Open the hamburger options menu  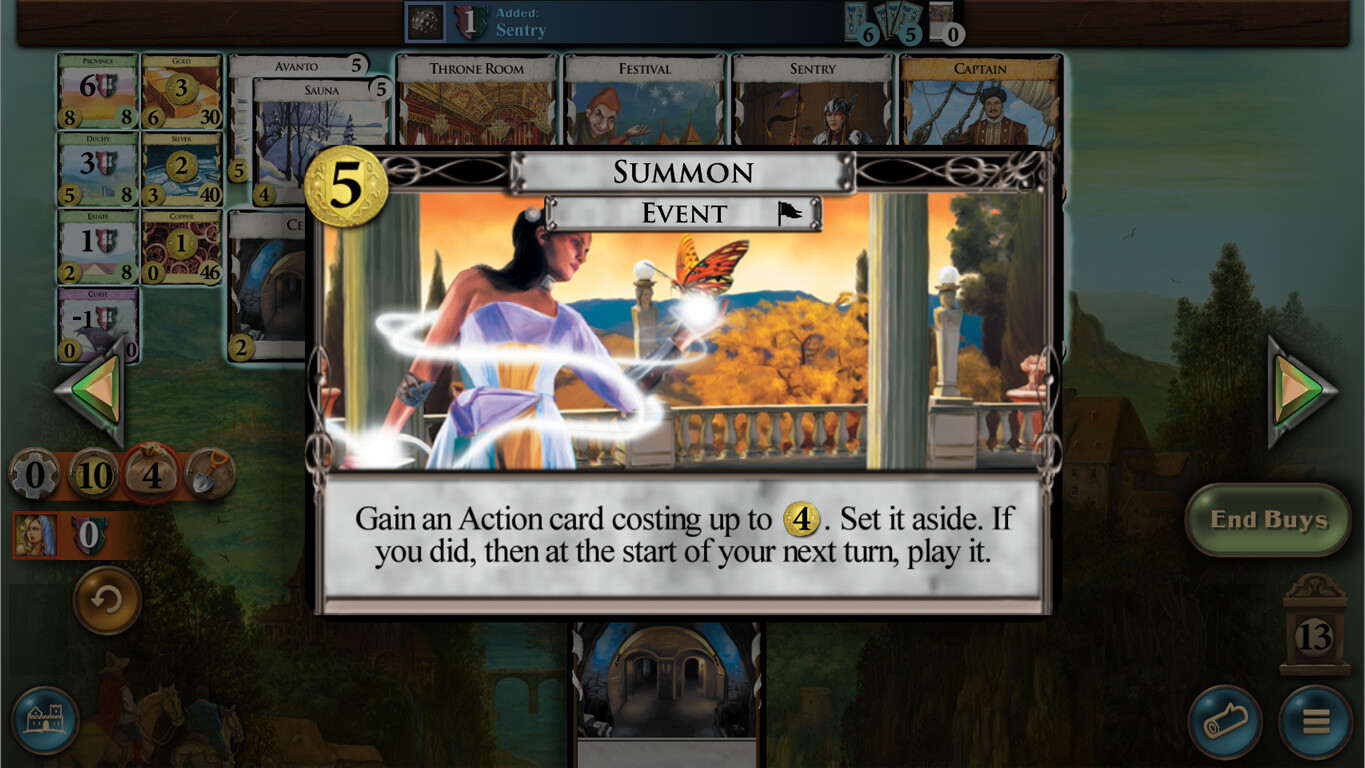pyautogui.click(x=1315, y=719)
